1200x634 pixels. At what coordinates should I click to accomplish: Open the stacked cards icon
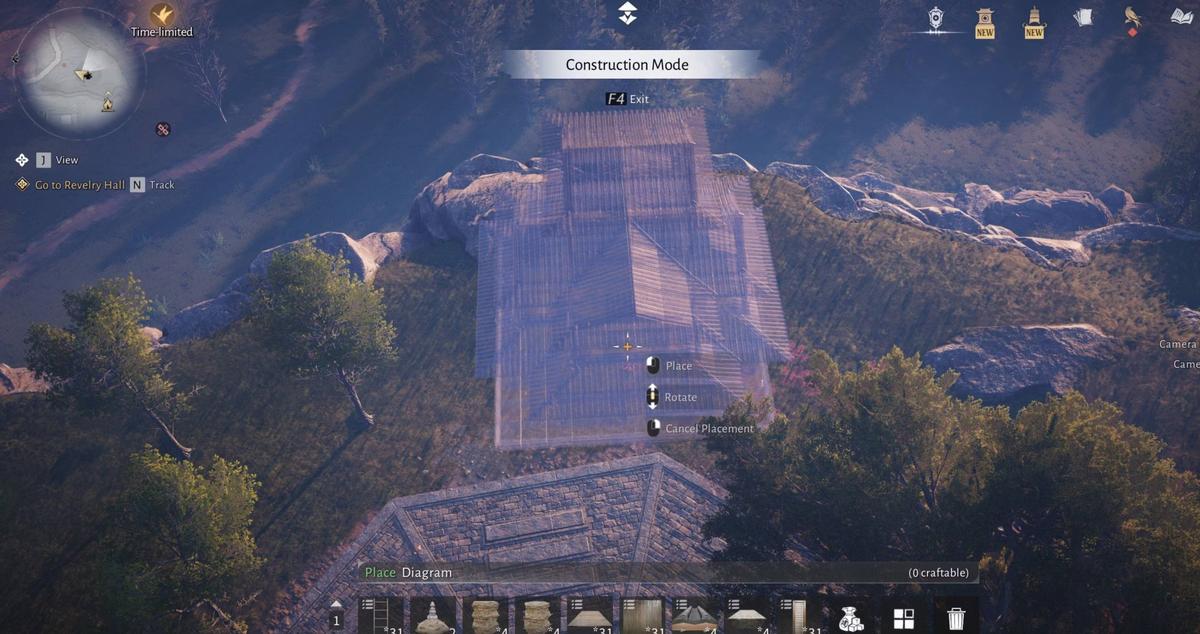1083,17
